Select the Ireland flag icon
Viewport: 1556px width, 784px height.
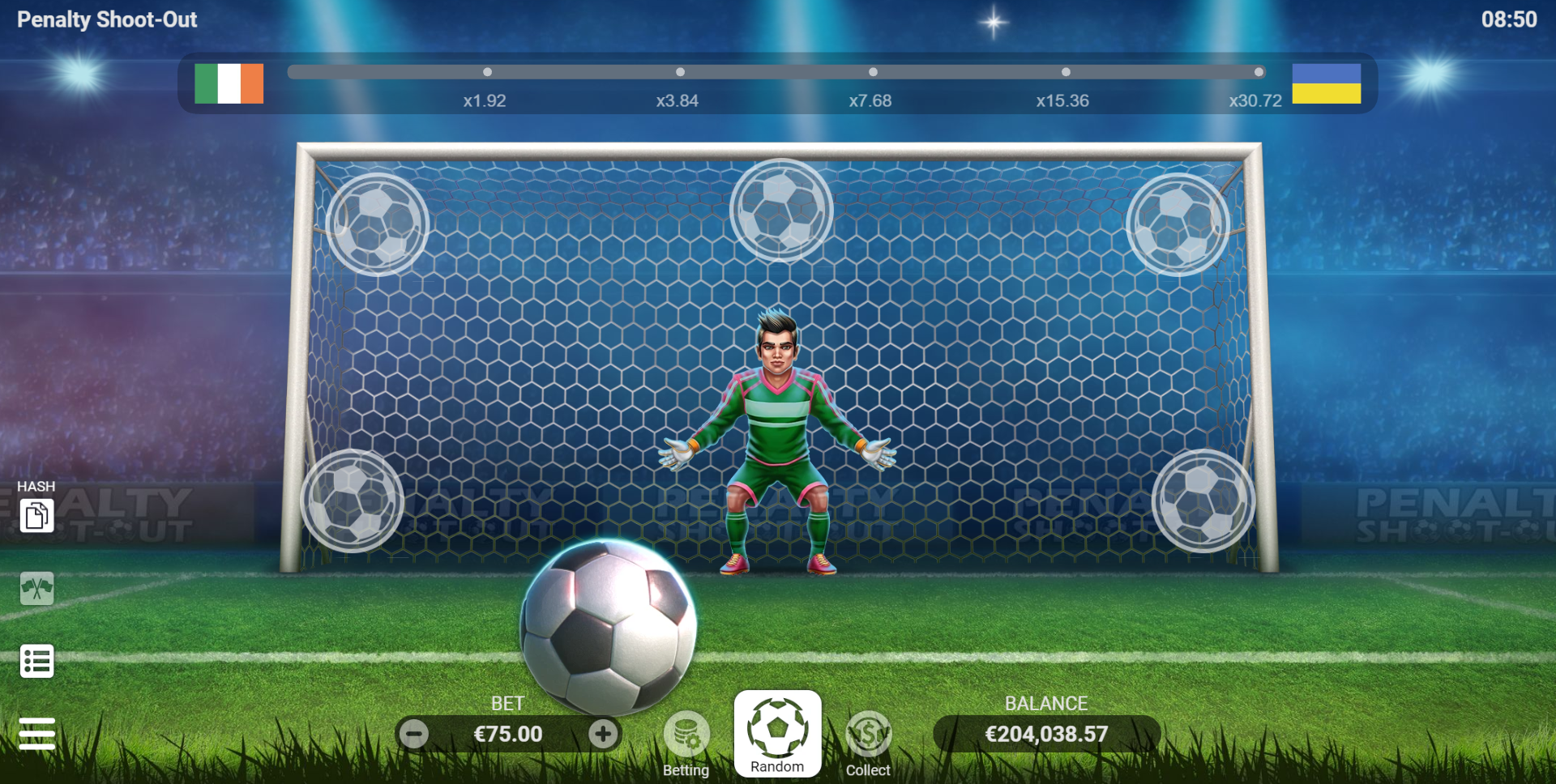[x=229, y=83]
